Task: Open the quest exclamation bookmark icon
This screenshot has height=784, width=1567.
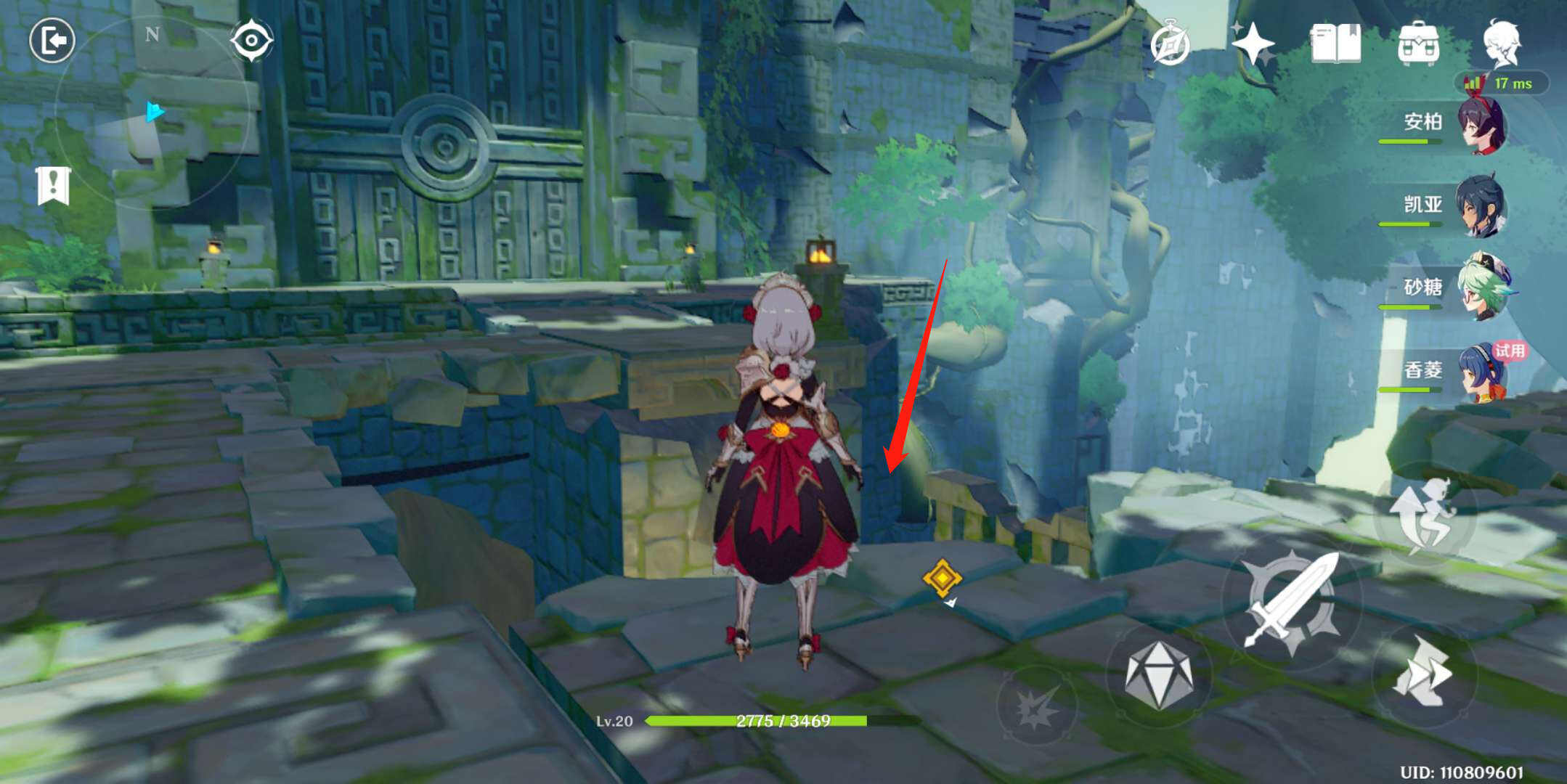Action: pyautogui.click(x=53, y=186)
